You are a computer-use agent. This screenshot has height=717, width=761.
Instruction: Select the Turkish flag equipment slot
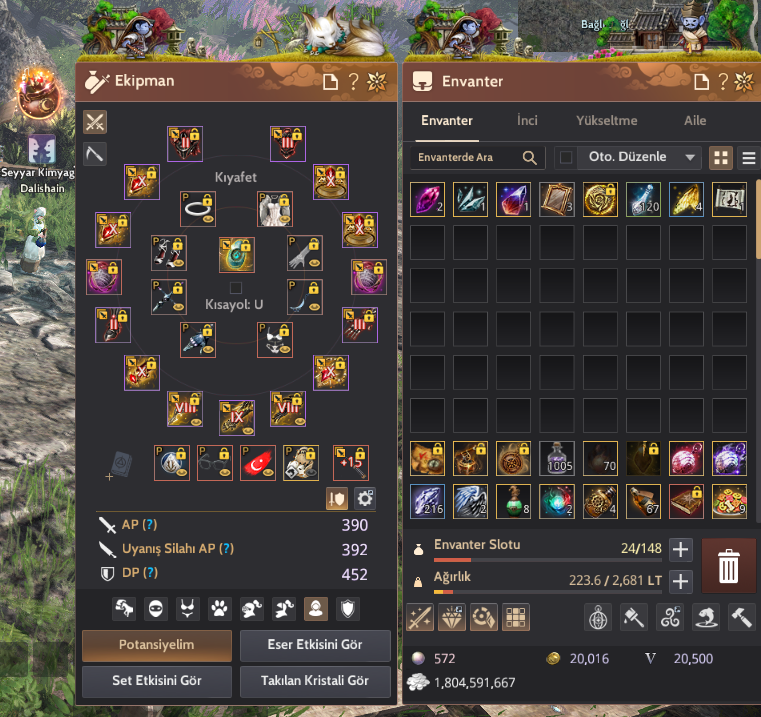coord(258,462)
